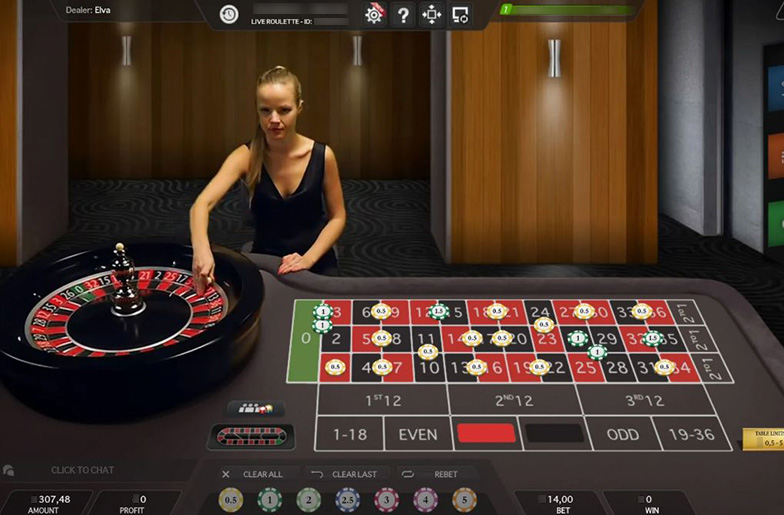784x515 pixels.
Task: Open the racetrack betting layout icon
Action: point(252,437)
